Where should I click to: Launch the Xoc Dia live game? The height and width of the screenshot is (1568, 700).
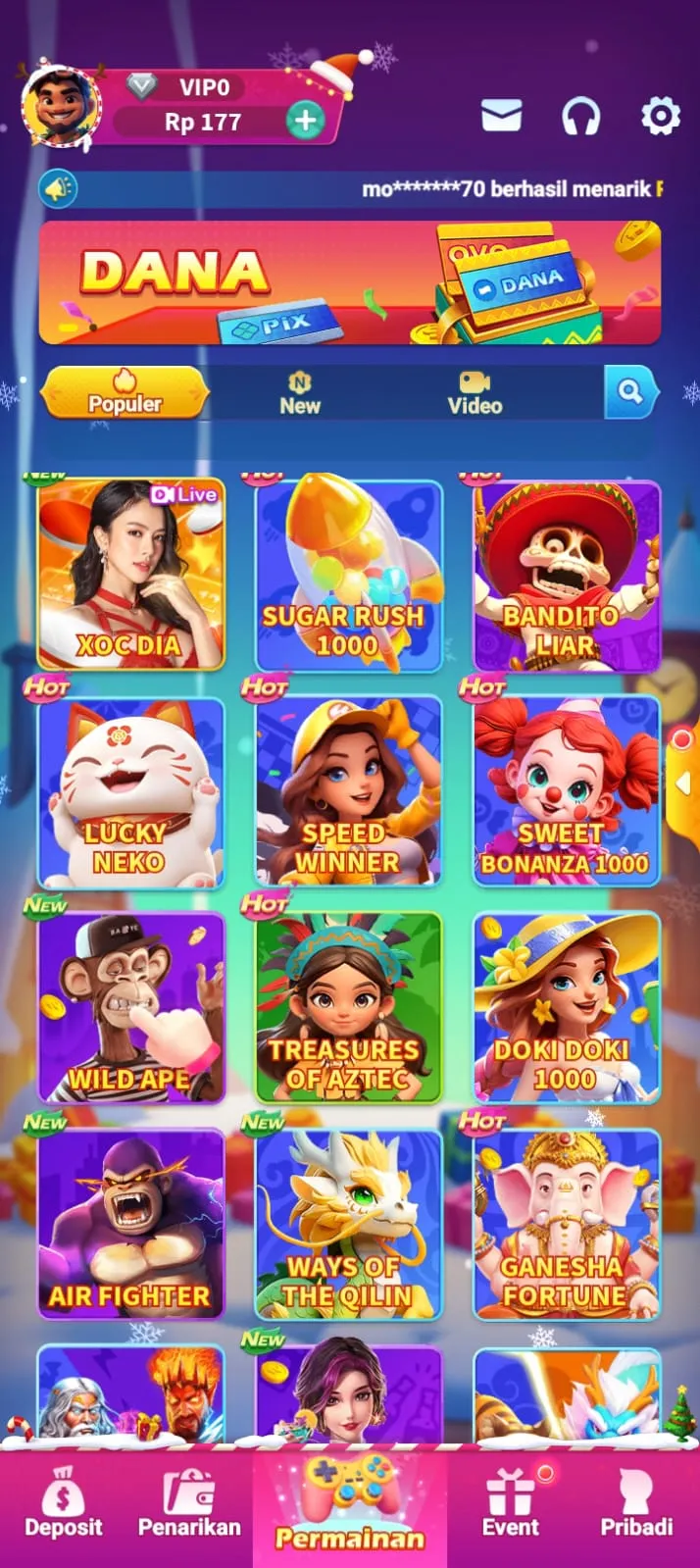coord(130,575)
